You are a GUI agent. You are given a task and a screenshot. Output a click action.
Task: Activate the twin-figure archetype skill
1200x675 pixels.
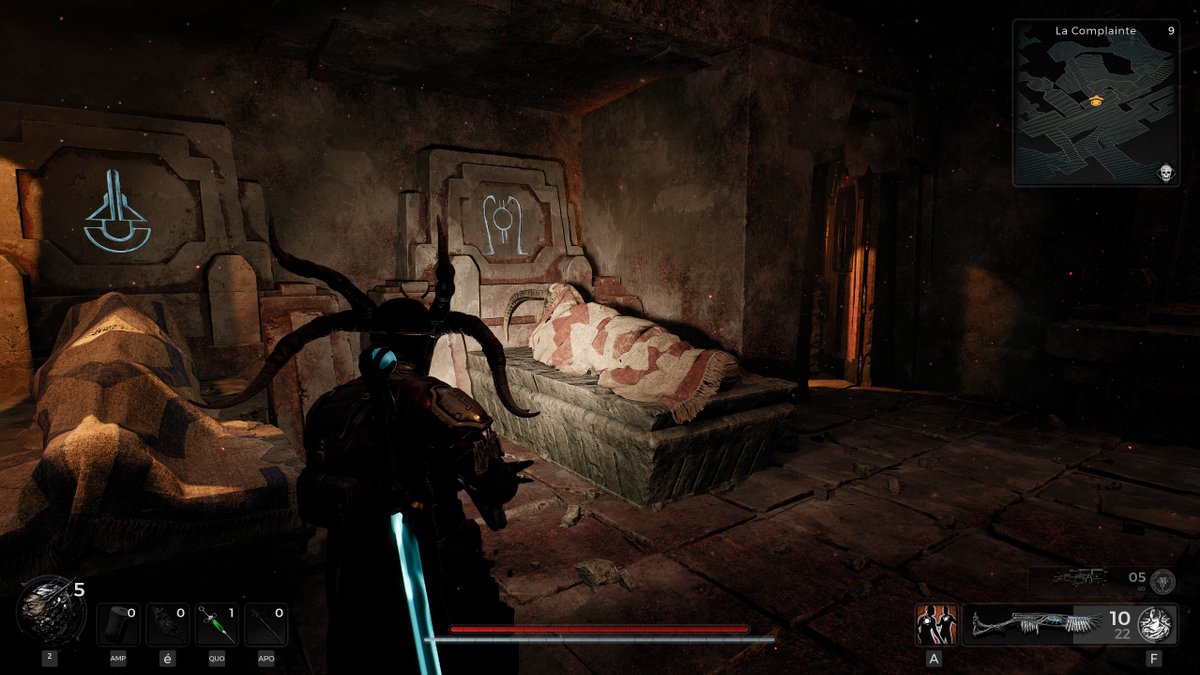pyautogui.click(x=936, y=625)
